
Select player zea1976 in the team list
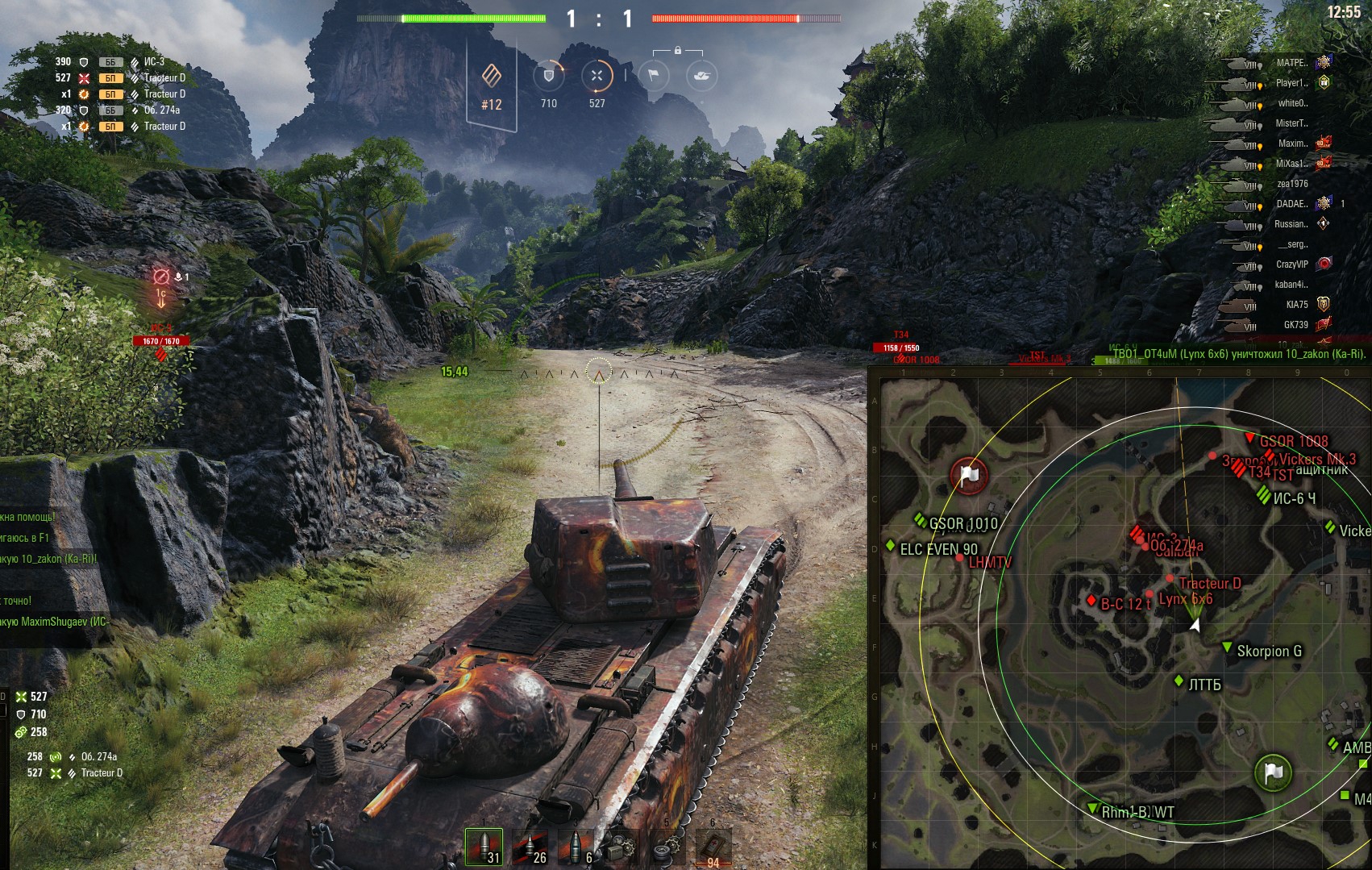(x=1291, y=184)
